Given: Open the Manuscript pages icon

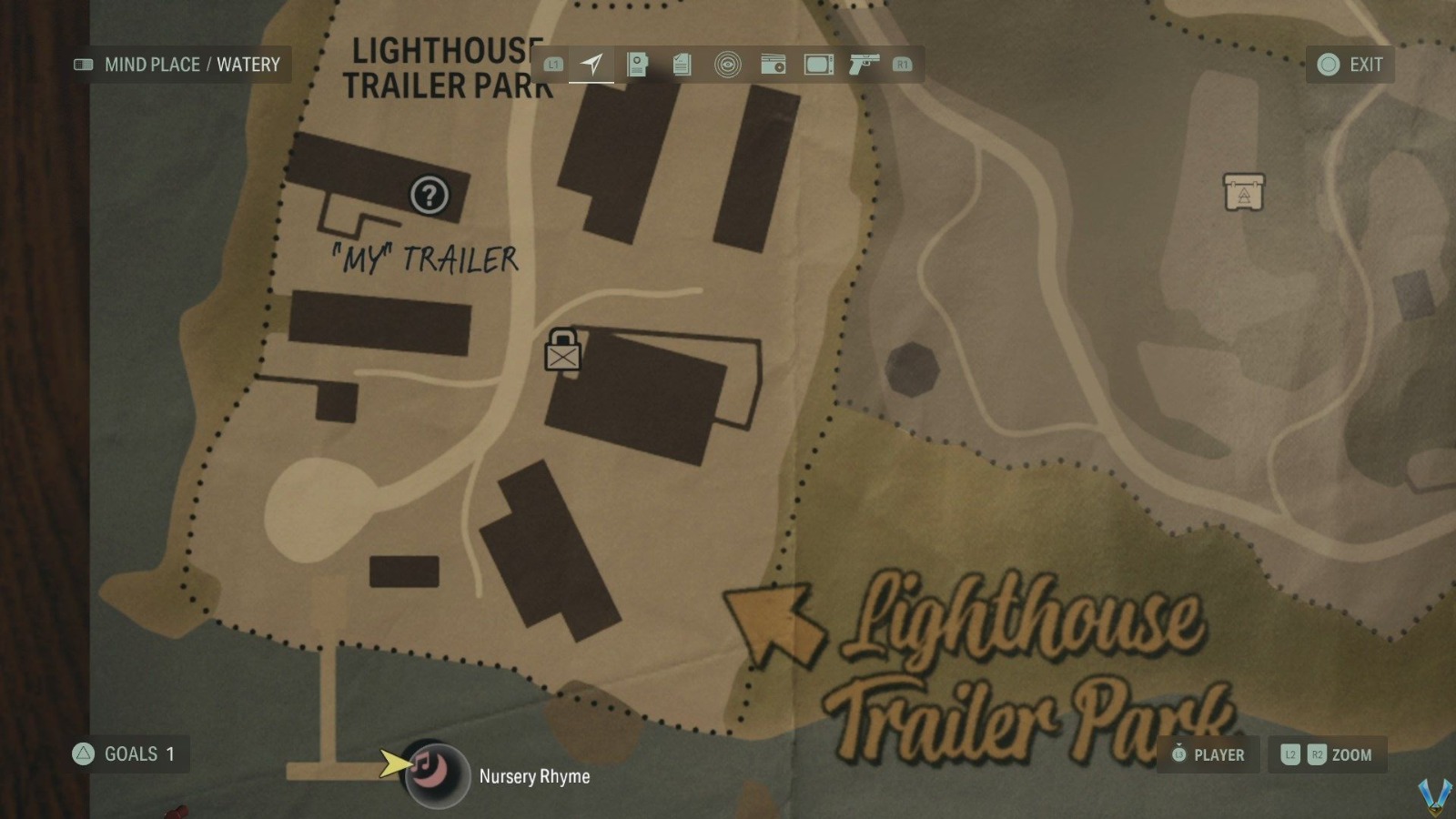Looking at the screenshot, I should pos(682,64).
